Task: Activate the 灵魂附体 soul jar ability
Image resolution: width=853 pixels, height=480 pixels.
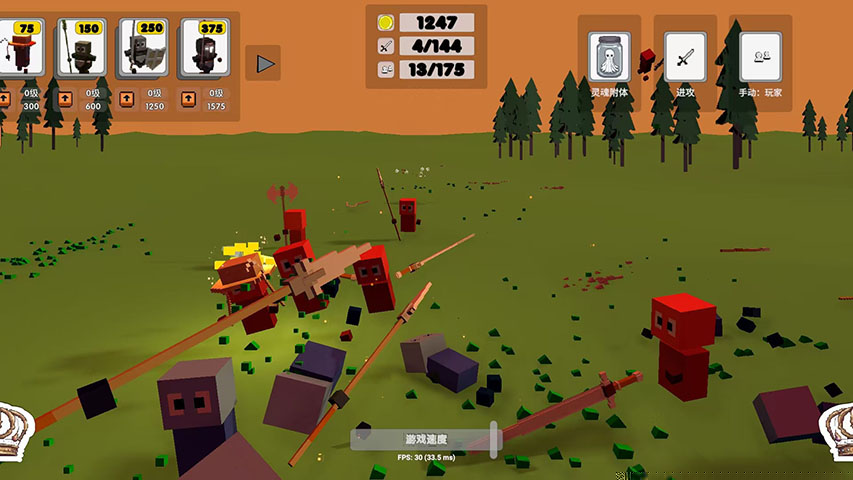Action: pyautogui.click(x=609, y=57)
